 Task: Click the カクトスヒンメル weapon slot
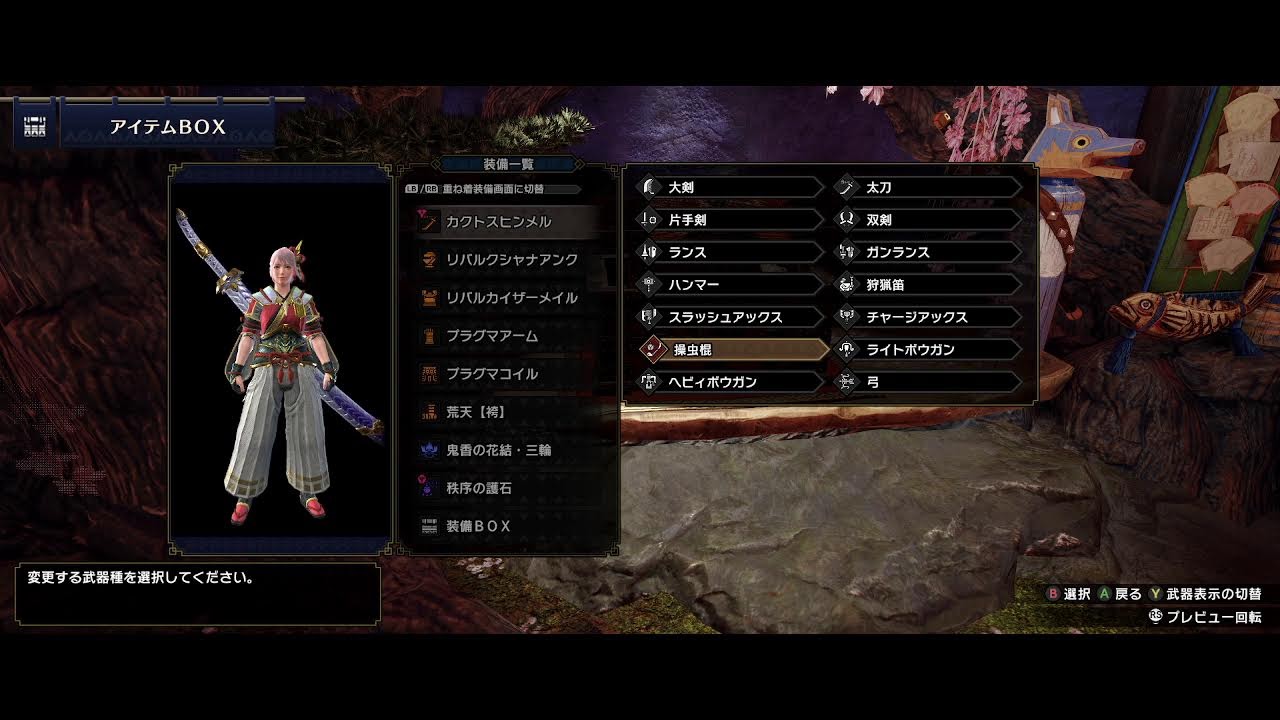(x=505, y=221)
